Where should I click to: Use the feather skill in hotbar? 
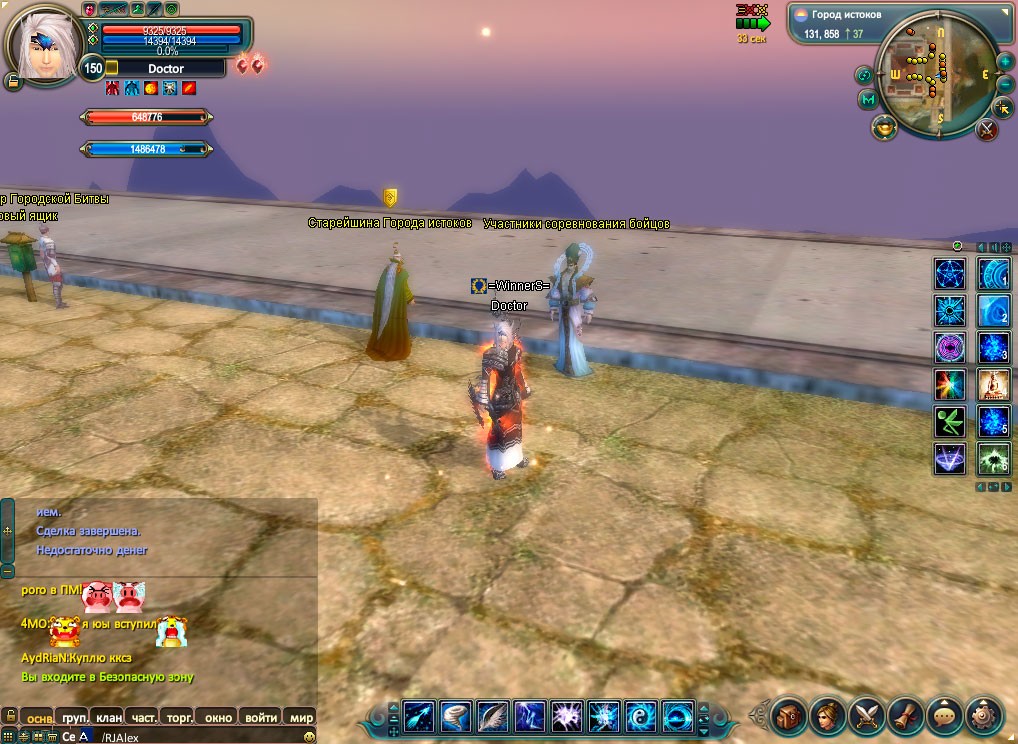click(493, 716)
